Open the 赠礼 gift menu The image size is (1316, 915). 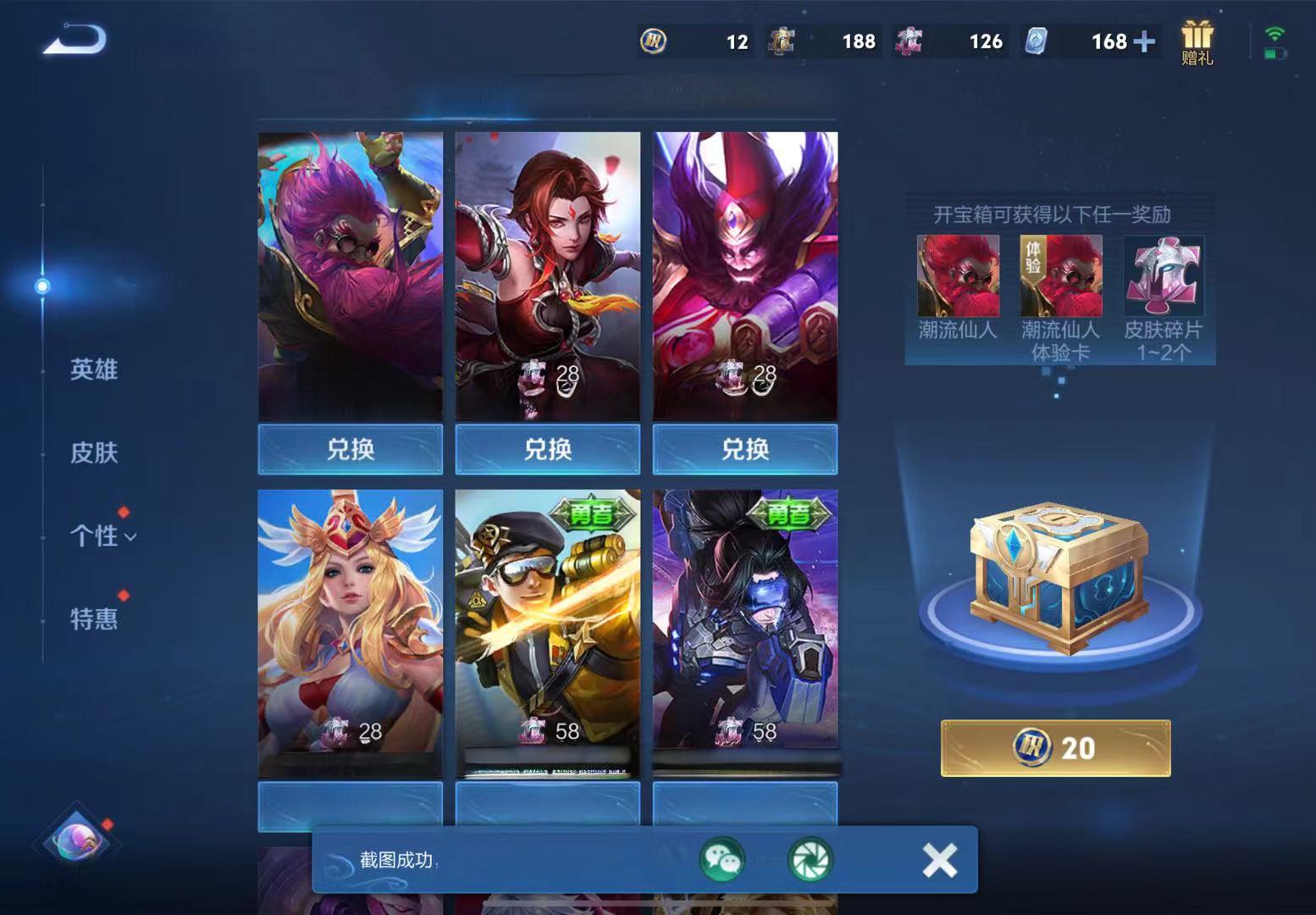1197,42
